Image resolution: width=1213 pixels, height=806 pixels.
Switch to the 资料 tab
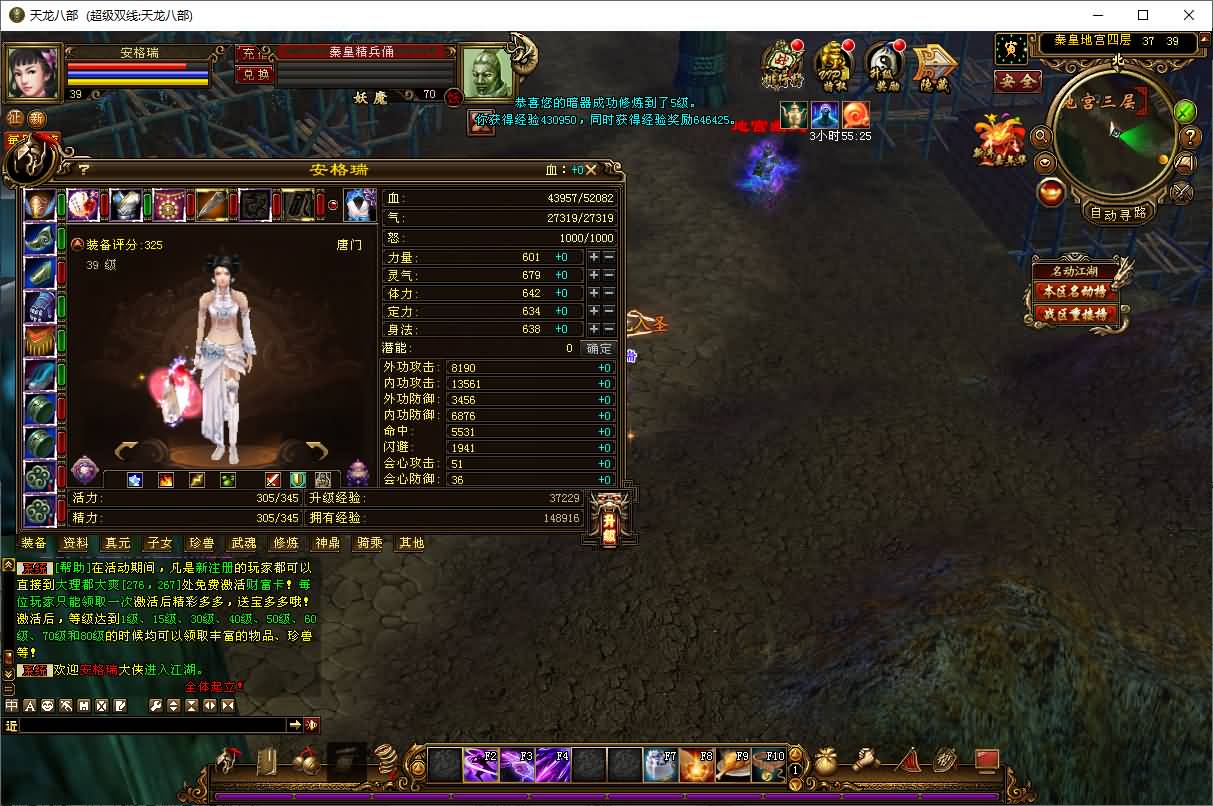[x=76, y=543]
